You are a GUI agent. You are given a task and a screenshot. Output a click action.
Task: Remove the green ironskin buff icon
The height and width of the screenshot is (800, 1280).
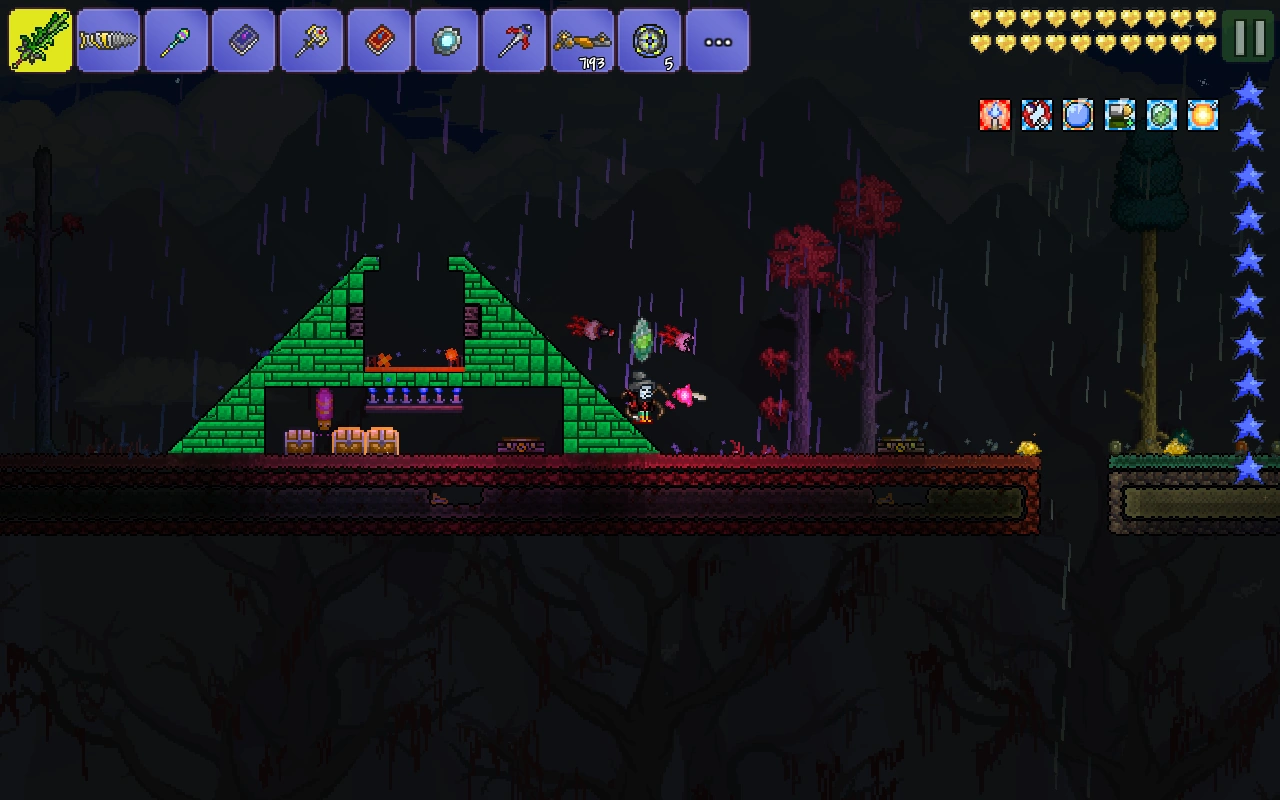[x=1160, y=115]
